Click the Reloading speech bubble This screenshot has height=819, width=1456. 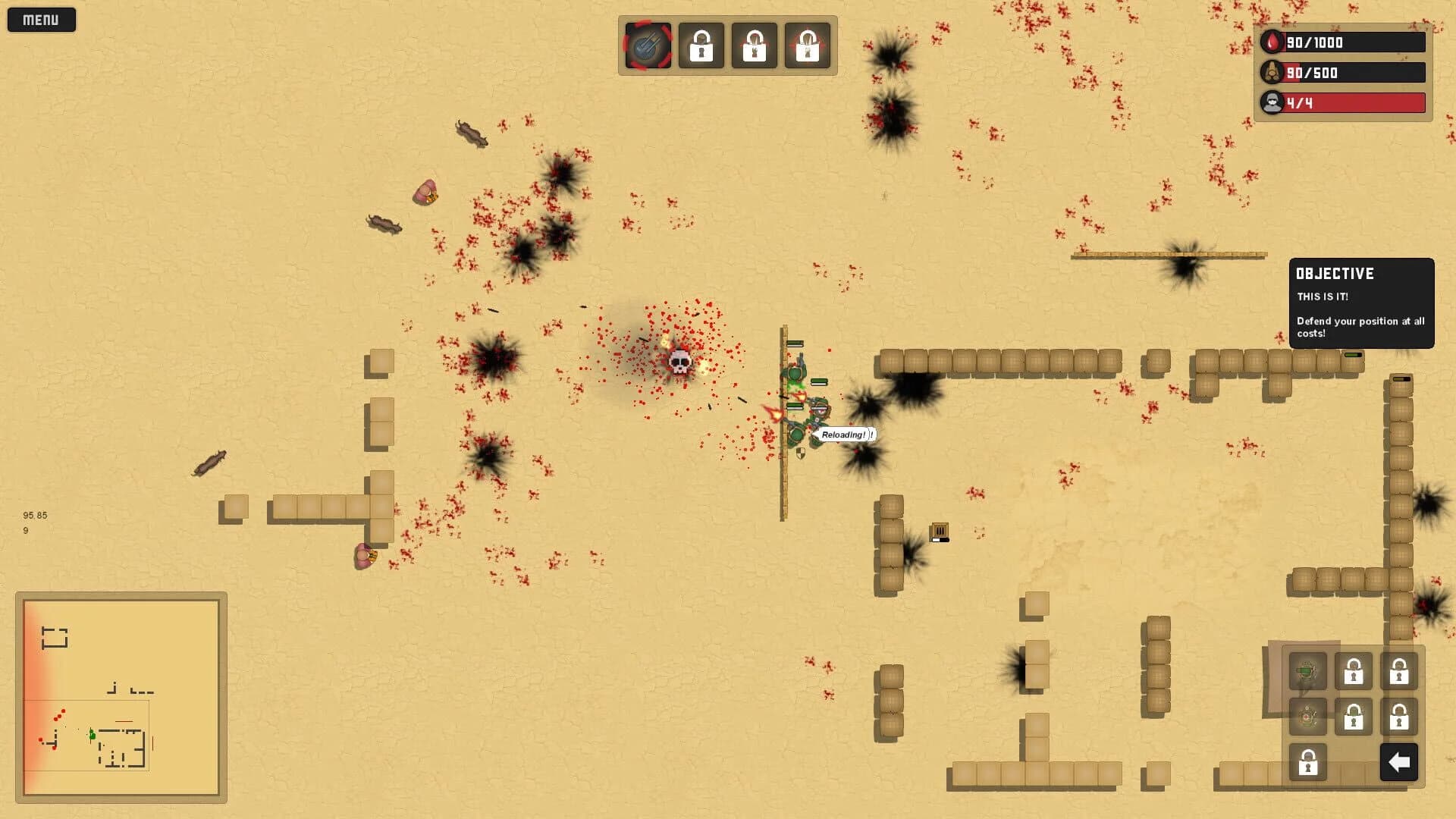coord(846,436)
